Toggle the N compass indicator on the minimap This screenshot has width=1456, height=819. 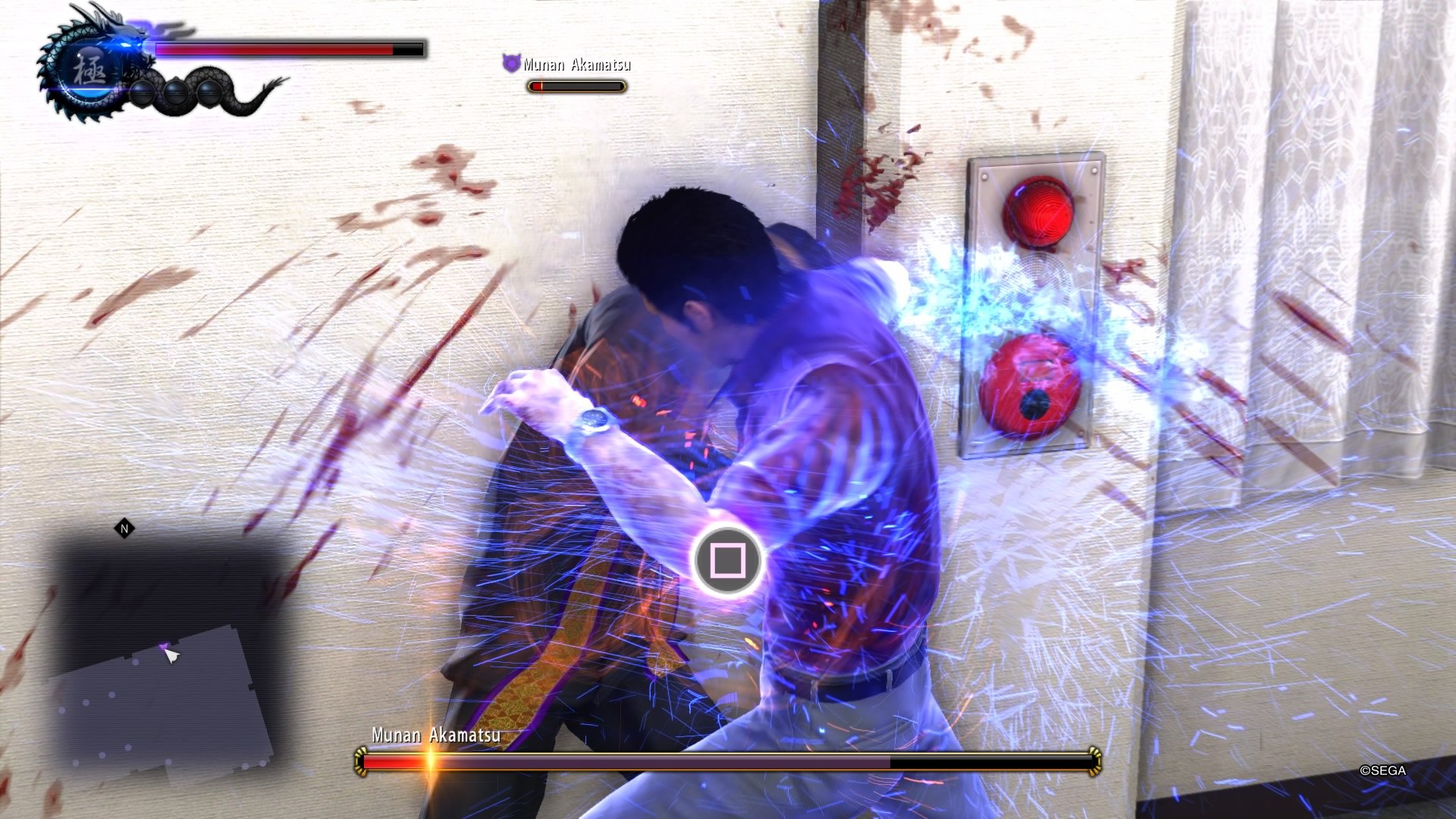[x=124, y=529]
